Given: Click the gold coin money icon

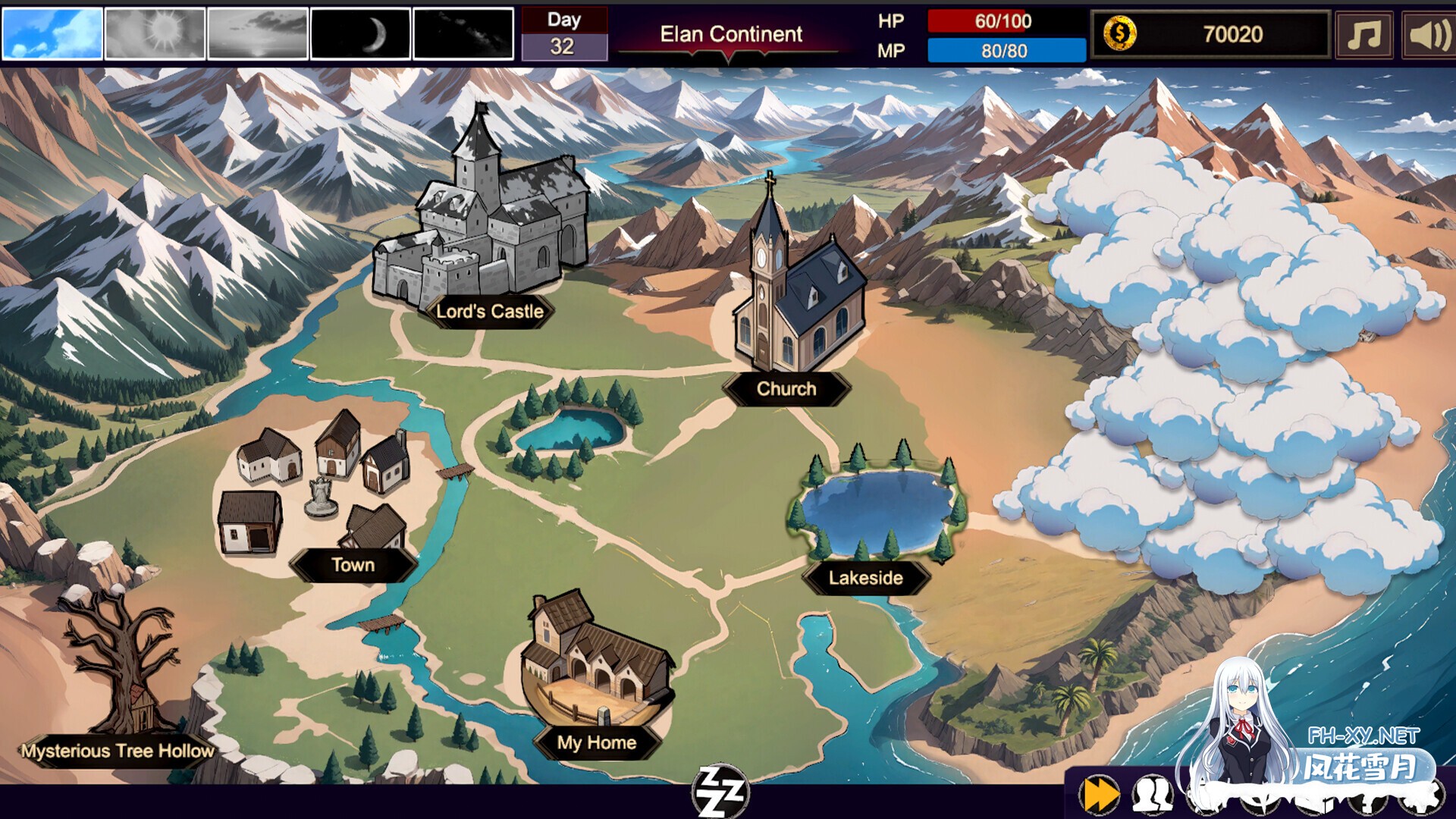Looking at the screenshot, I should point(1119,34).
